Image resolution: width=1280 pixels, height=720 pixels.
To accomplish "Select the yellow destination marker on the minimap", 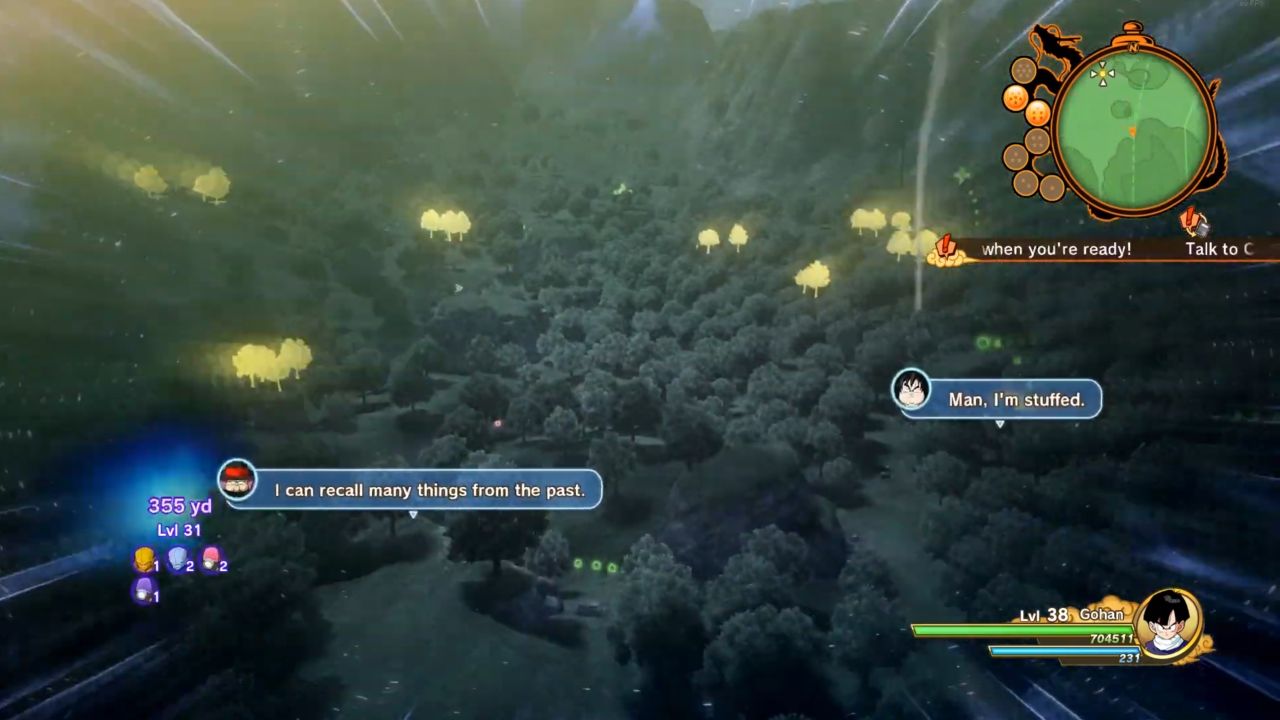I will pyautogui.click(x=1102, y=72).
